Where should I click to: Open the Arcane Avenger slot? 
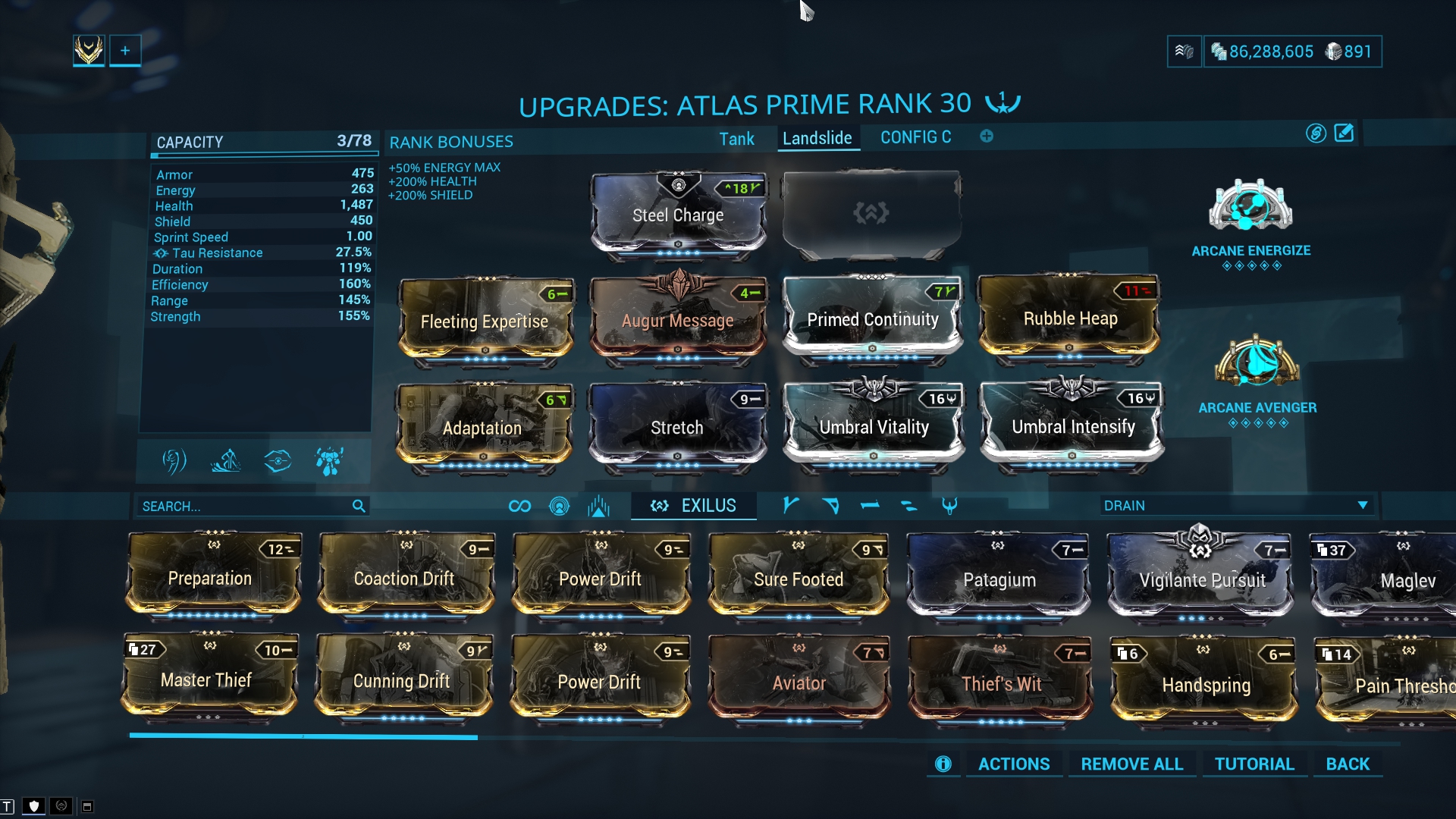tap(1257, 362)
